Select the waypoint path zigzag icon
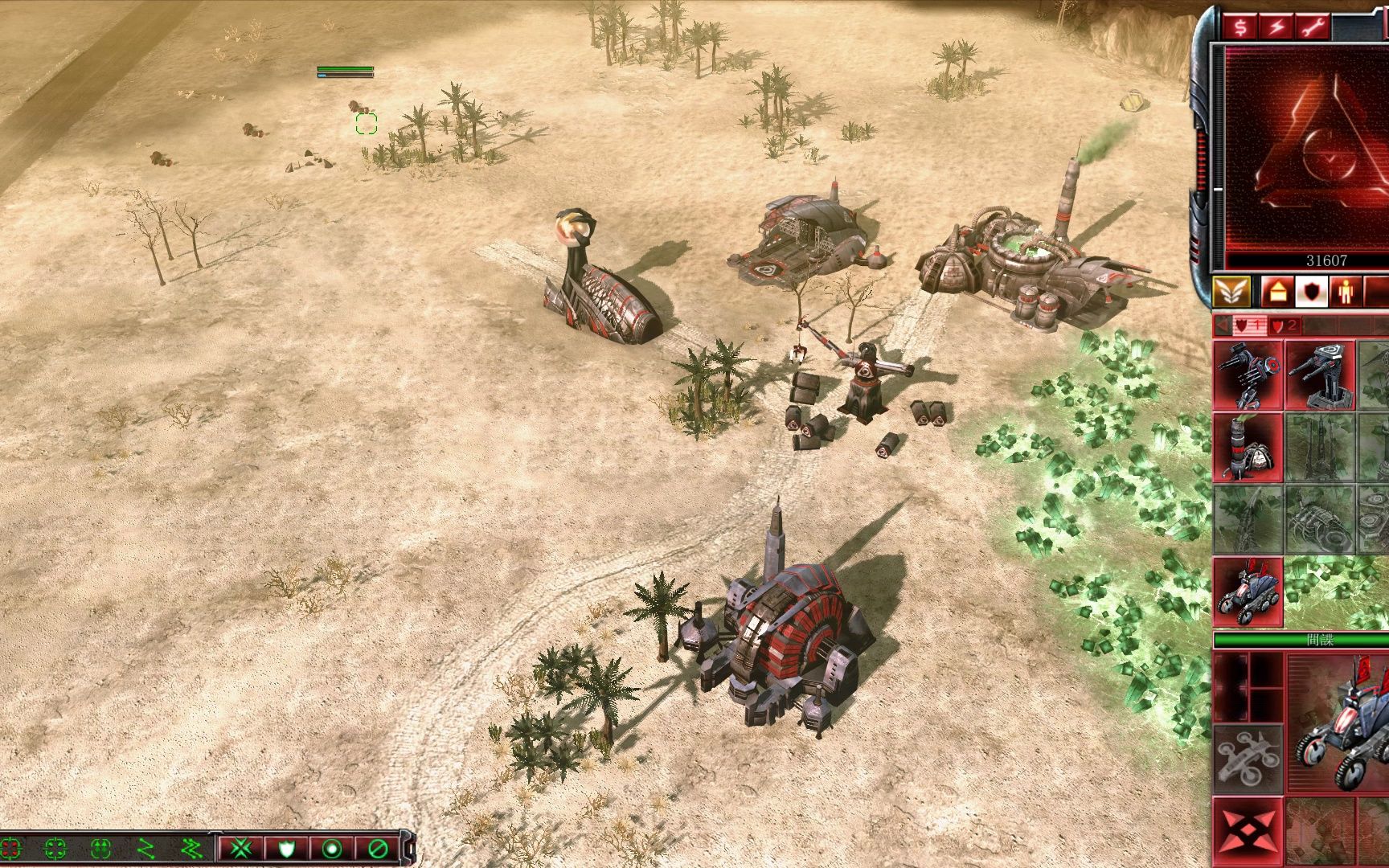This screenshot has height=868, width=1389. pyautogui.click(x=147, y=849)
